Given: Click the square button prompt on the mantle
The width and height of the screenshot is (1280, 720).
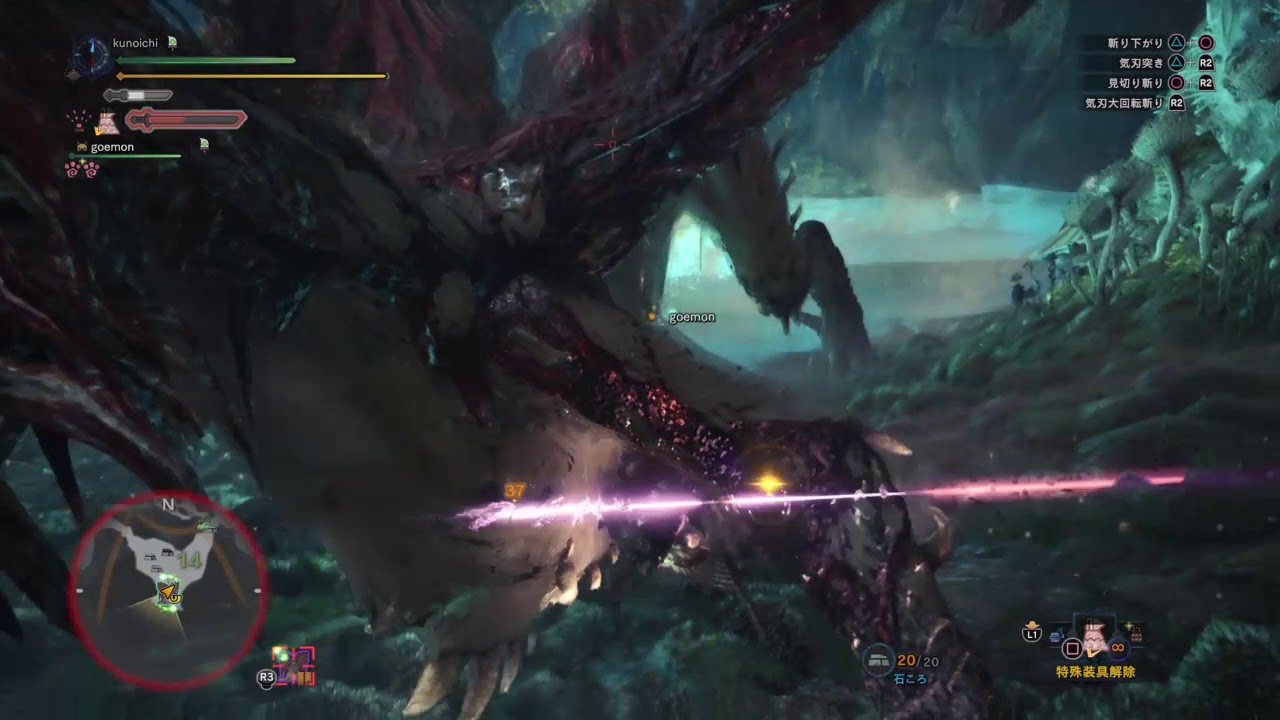Looking at the screenshot, I should tap(1072, 649).
